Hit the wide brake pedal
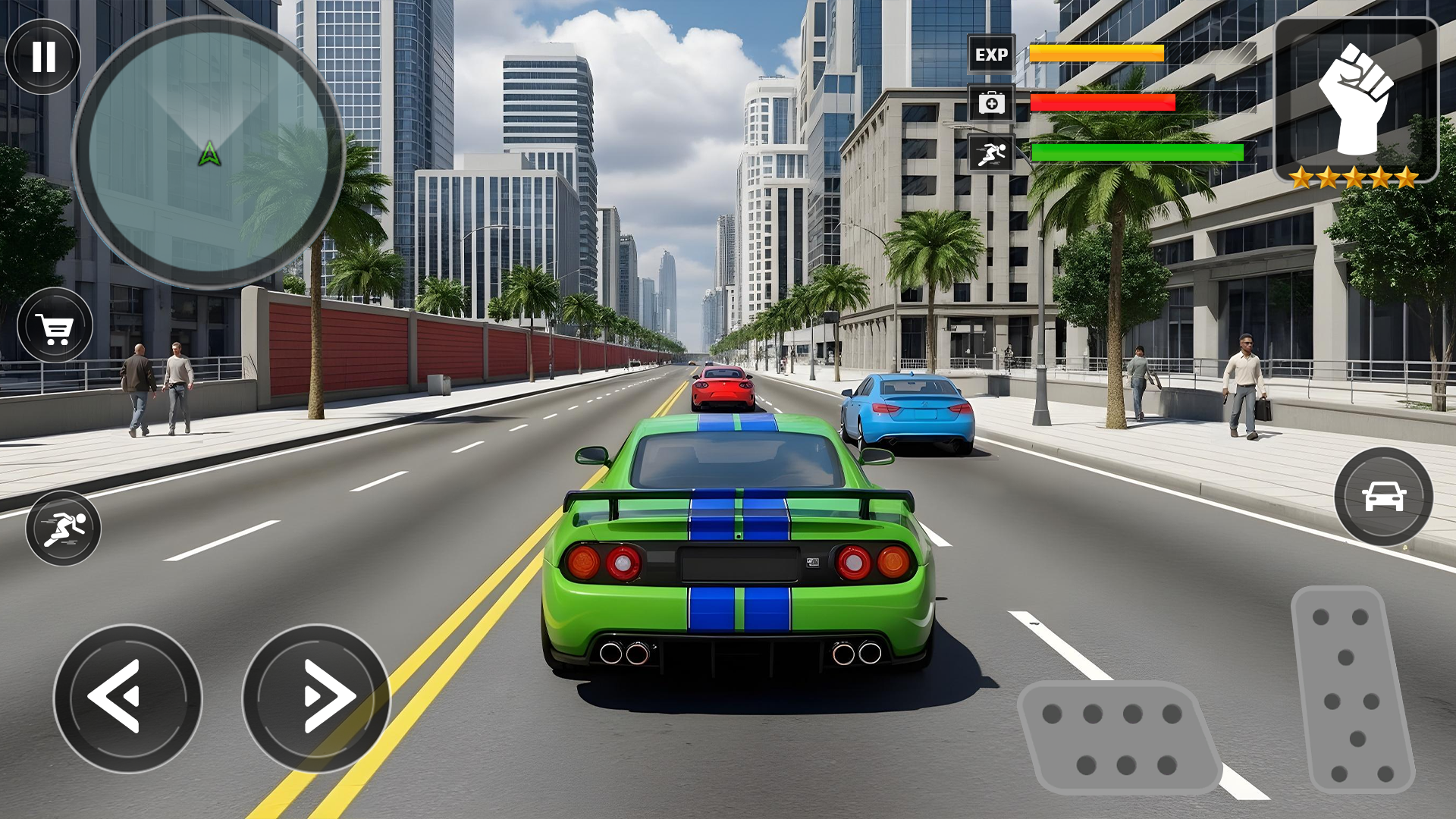 click(1116, 738)
